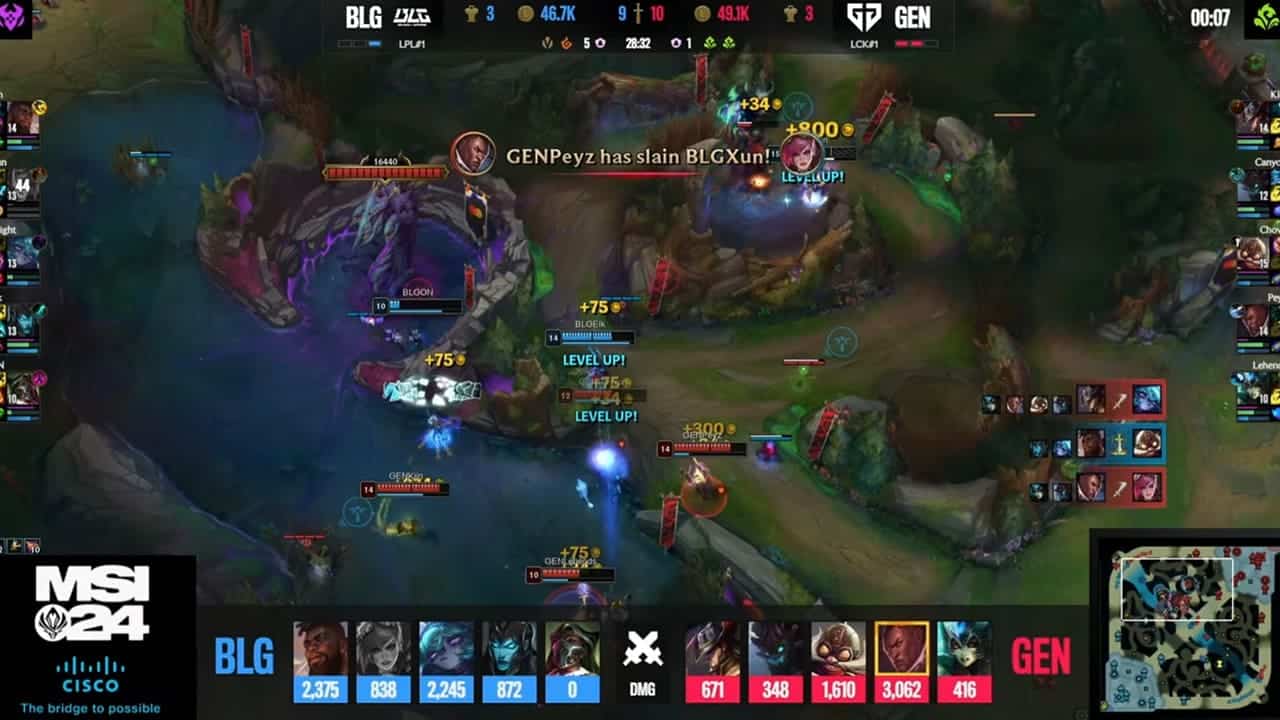1280x720 pixels.
Task: Expand the 9-10 kill score display
Action: pyautogui.click(x=640, y=16)
